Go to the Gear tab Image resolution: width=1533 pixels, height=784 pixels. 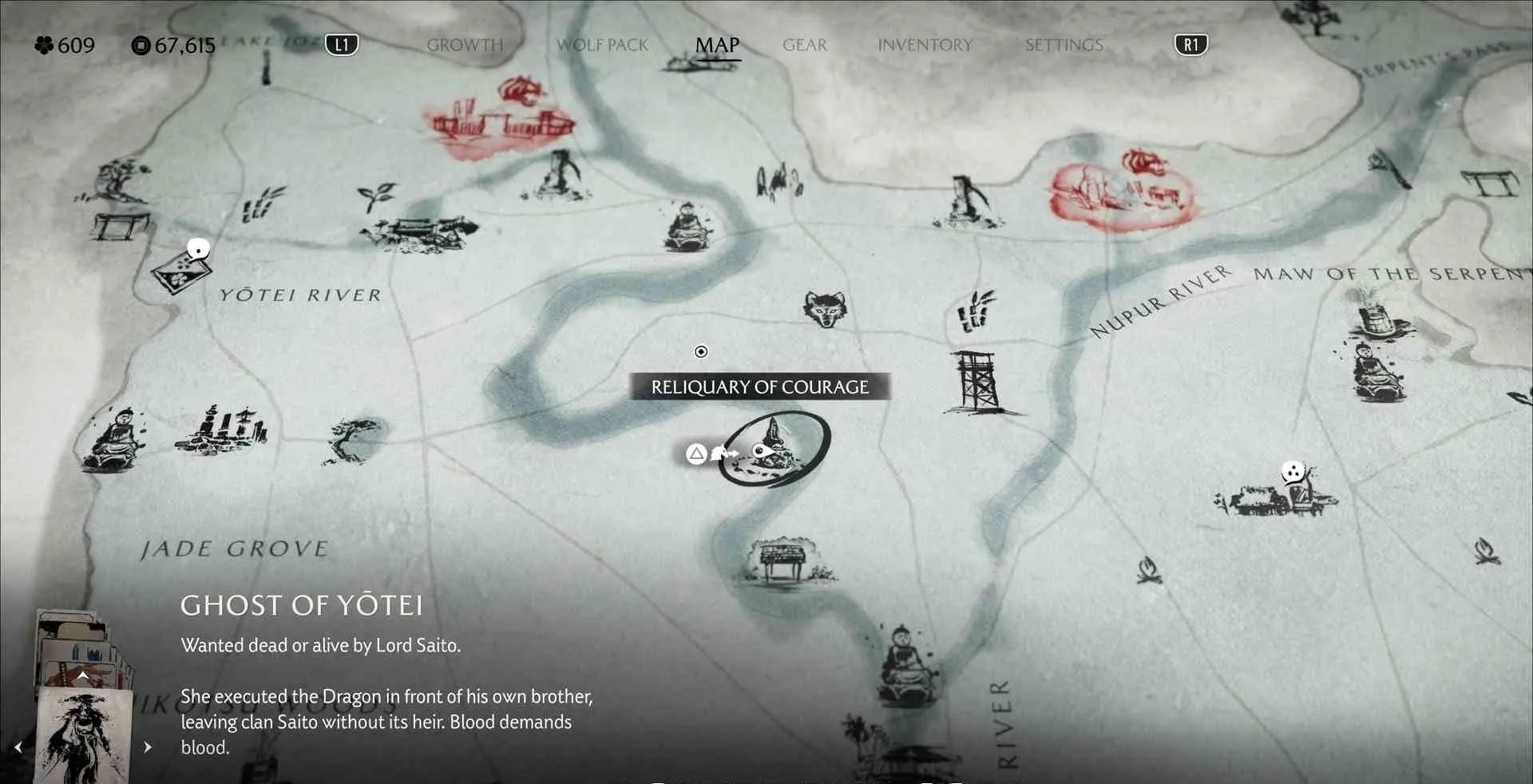[x=805, y=46]
